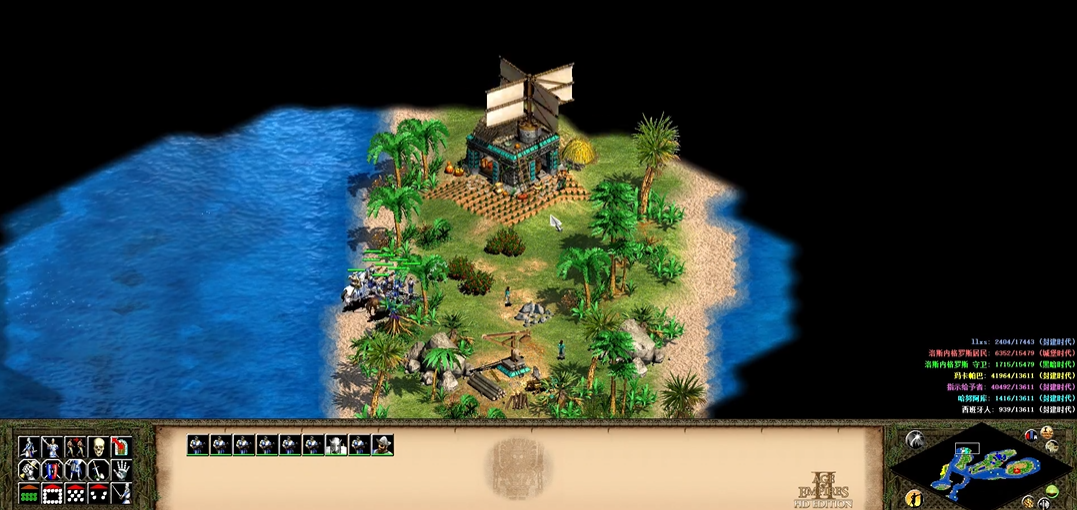The height and width of the screenshot is (510, 1077).
Task: Select the bearded man with hat portrait
Action: point(382,445)
